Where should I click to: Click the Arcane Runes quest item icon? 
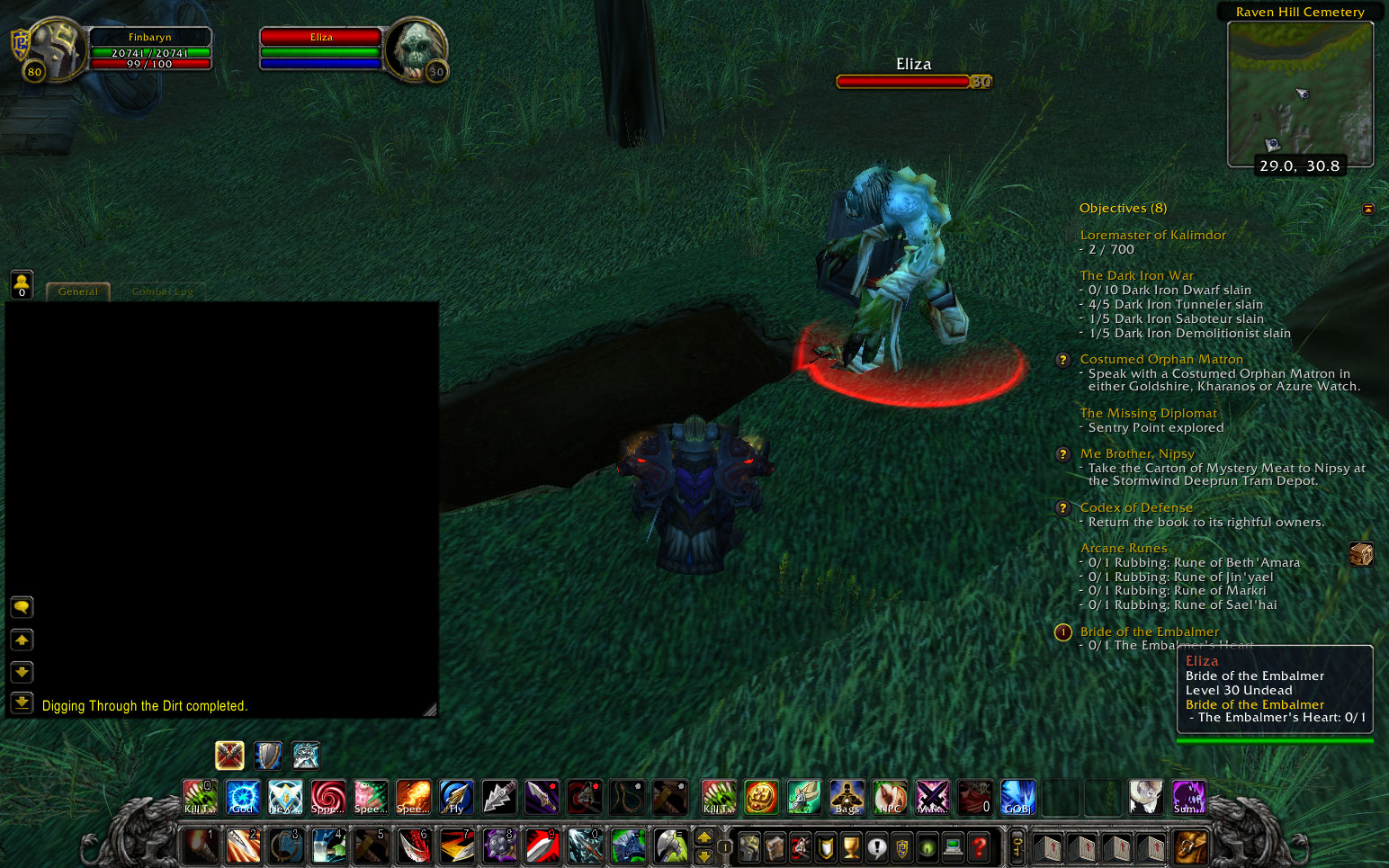(x=1362, y=554)
